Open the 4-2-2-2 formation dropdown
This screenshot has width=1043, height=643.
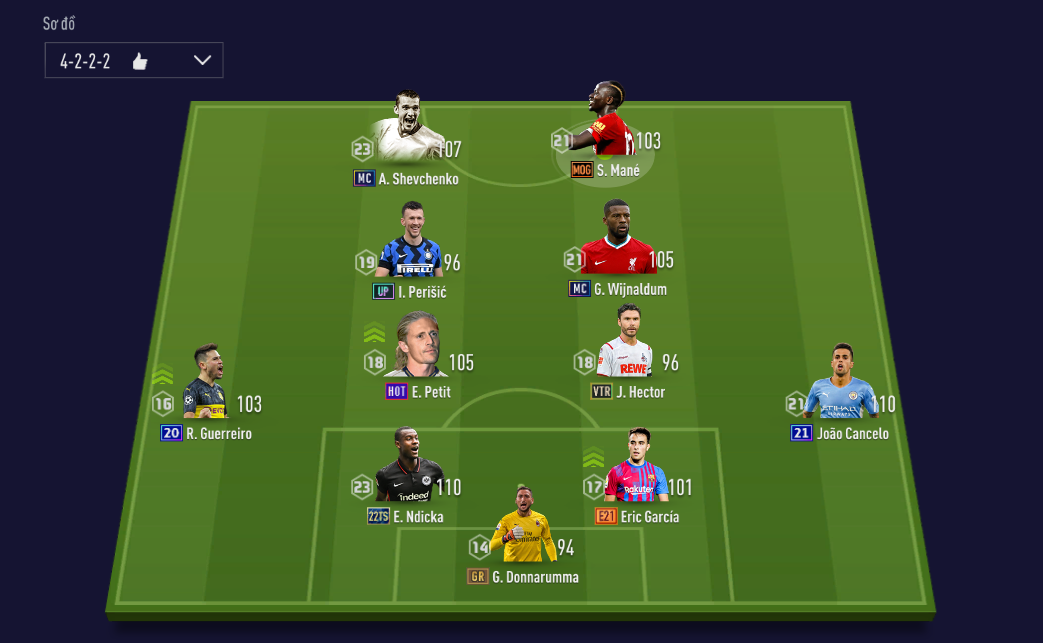click(x=134, y=60)
